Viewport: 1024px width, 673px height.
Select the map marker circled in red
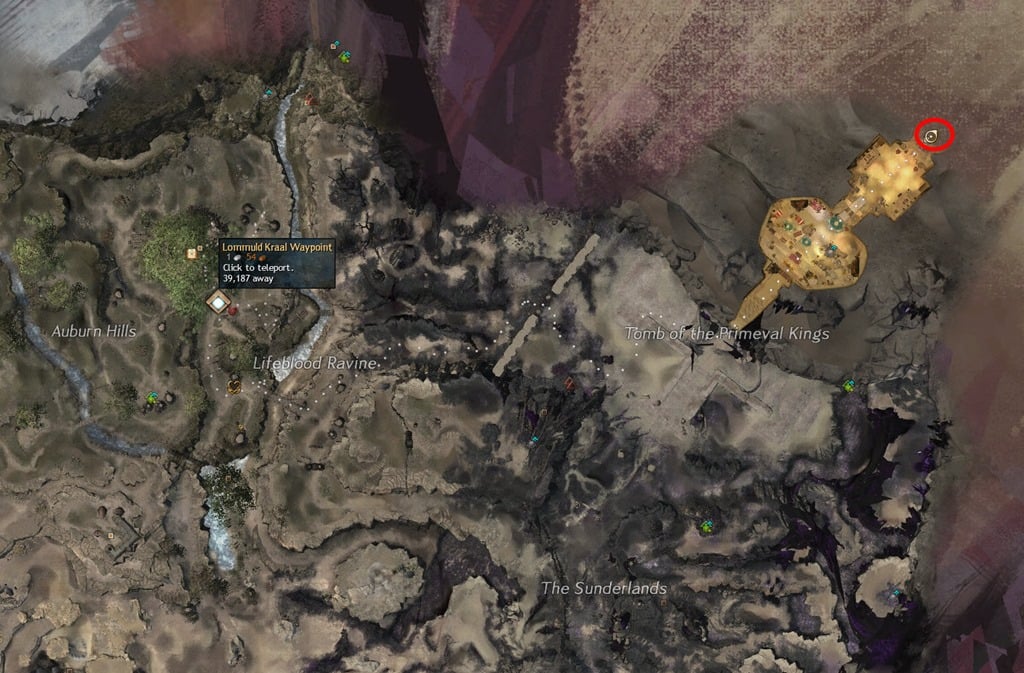click(x=932, y=135)
